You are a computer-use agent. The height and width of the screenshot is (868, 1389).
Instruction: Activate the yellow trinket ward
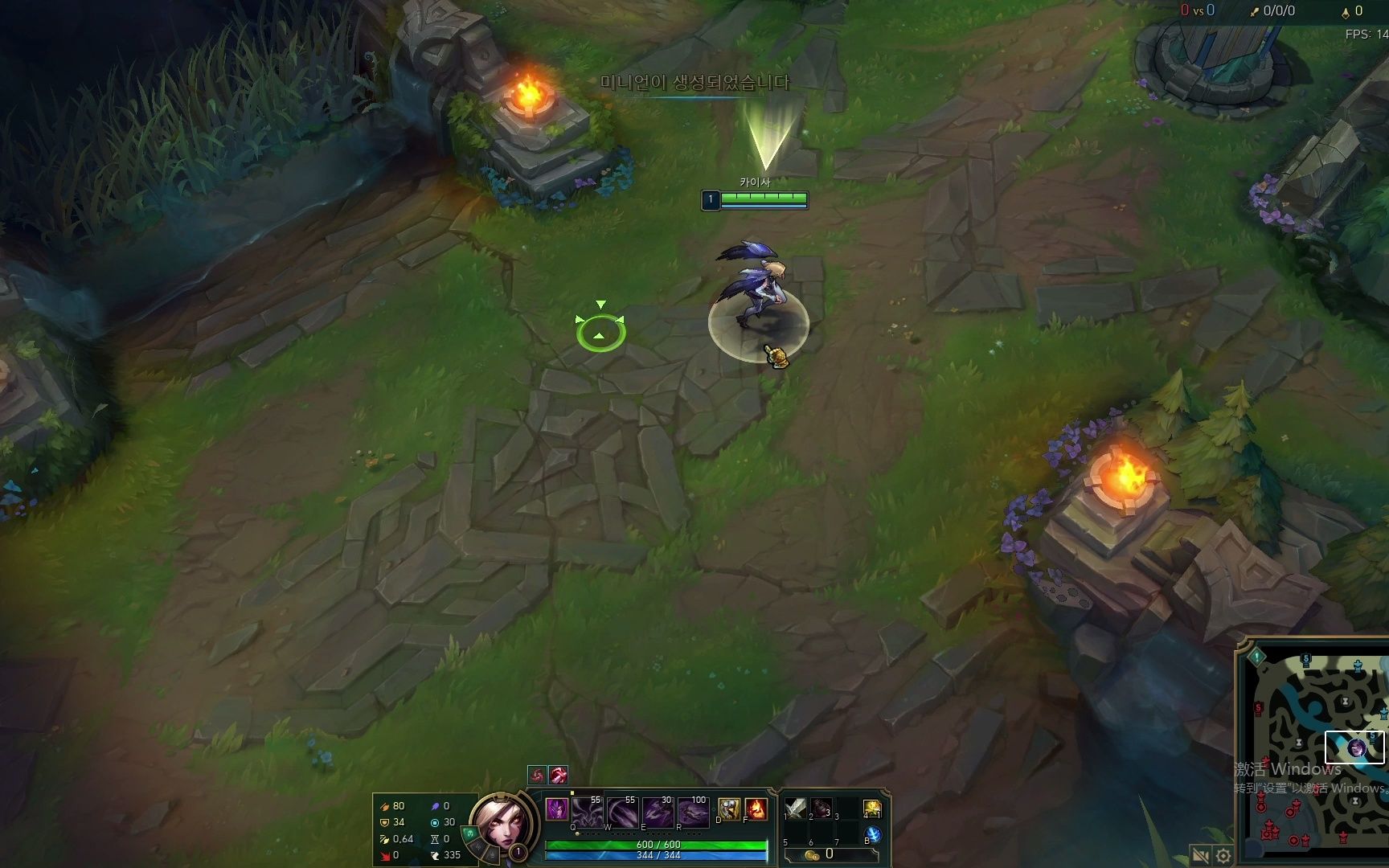872,808
